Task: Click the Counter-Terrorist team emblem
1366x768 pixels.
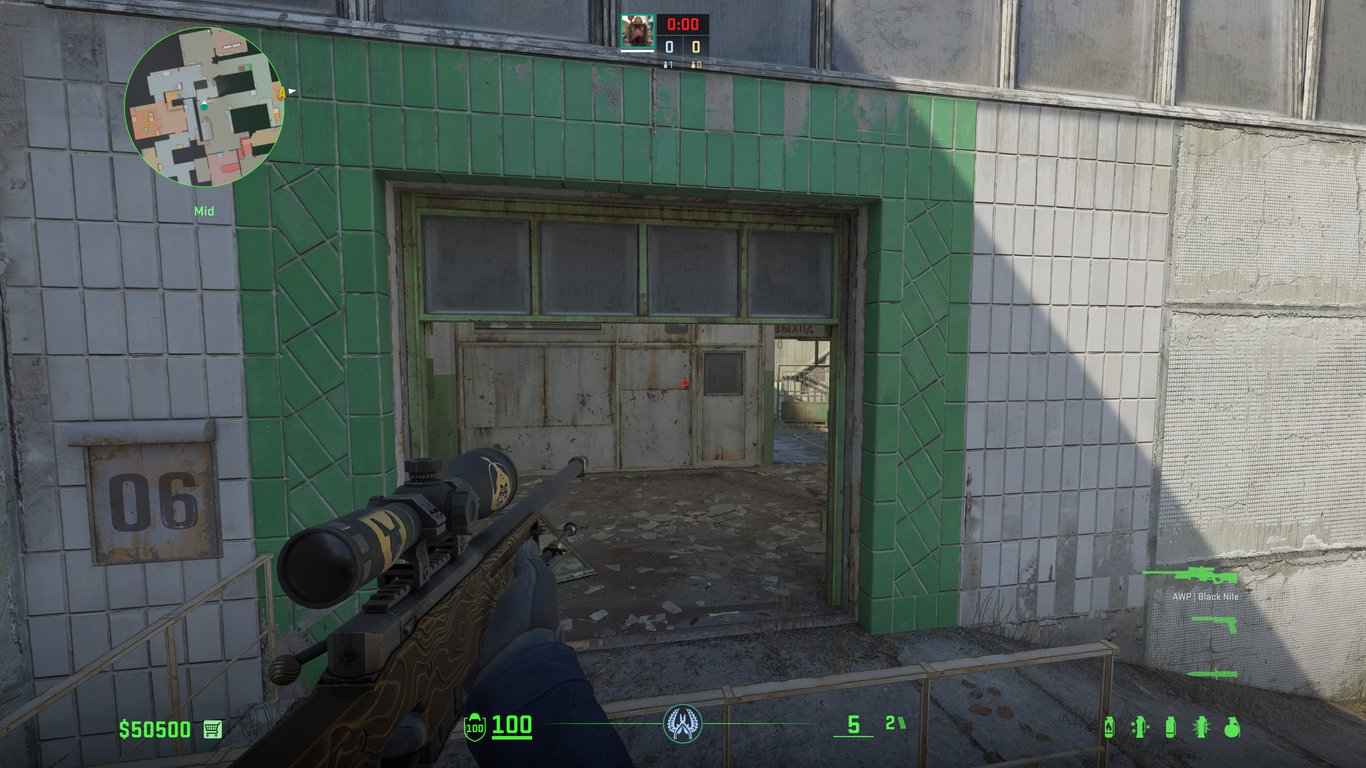Action: [683, 723]
